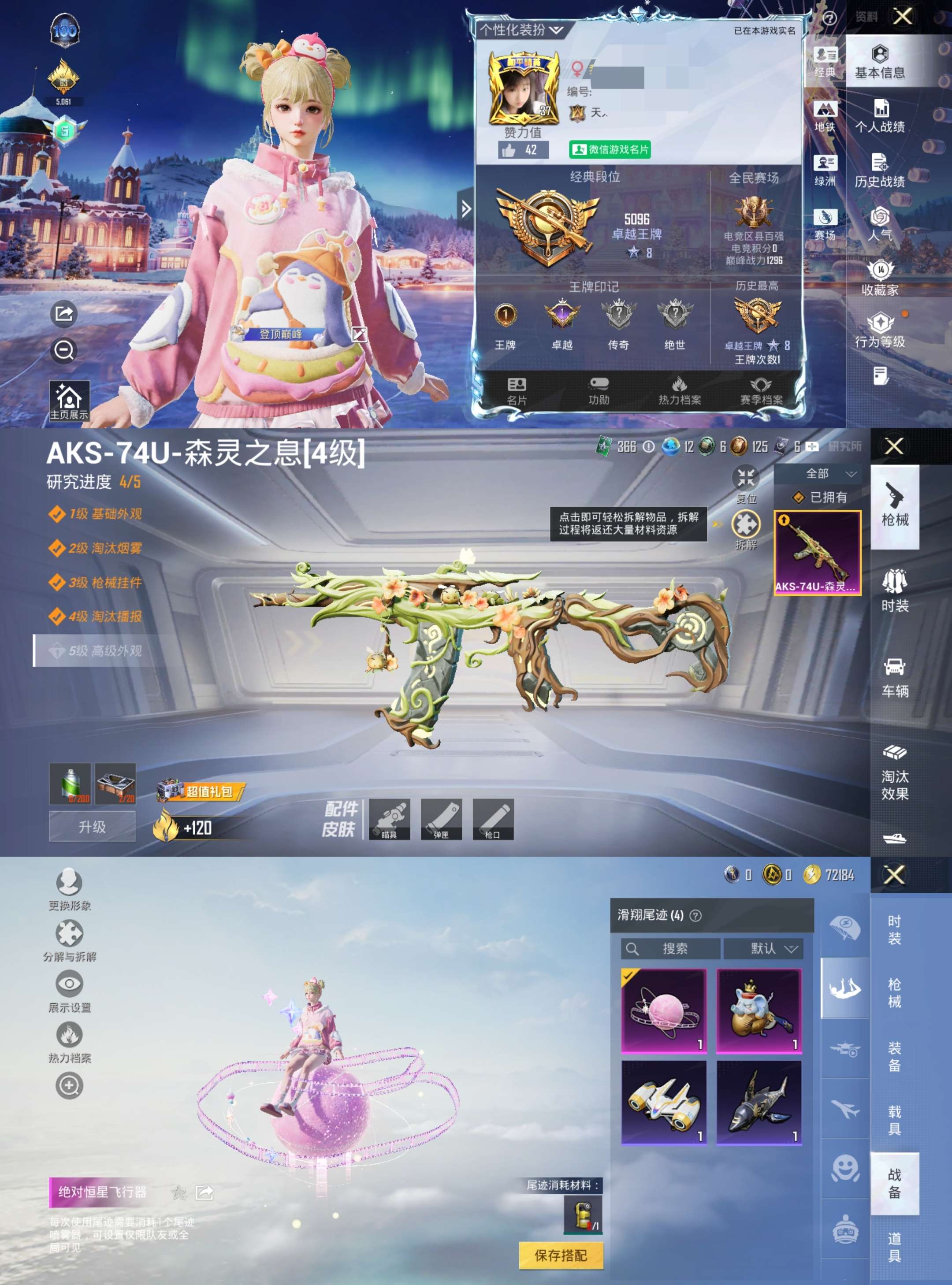This screenshot has width=952, height=1285.
Task: Open the 收藏家 collector page
Action: tap(879, 279)
